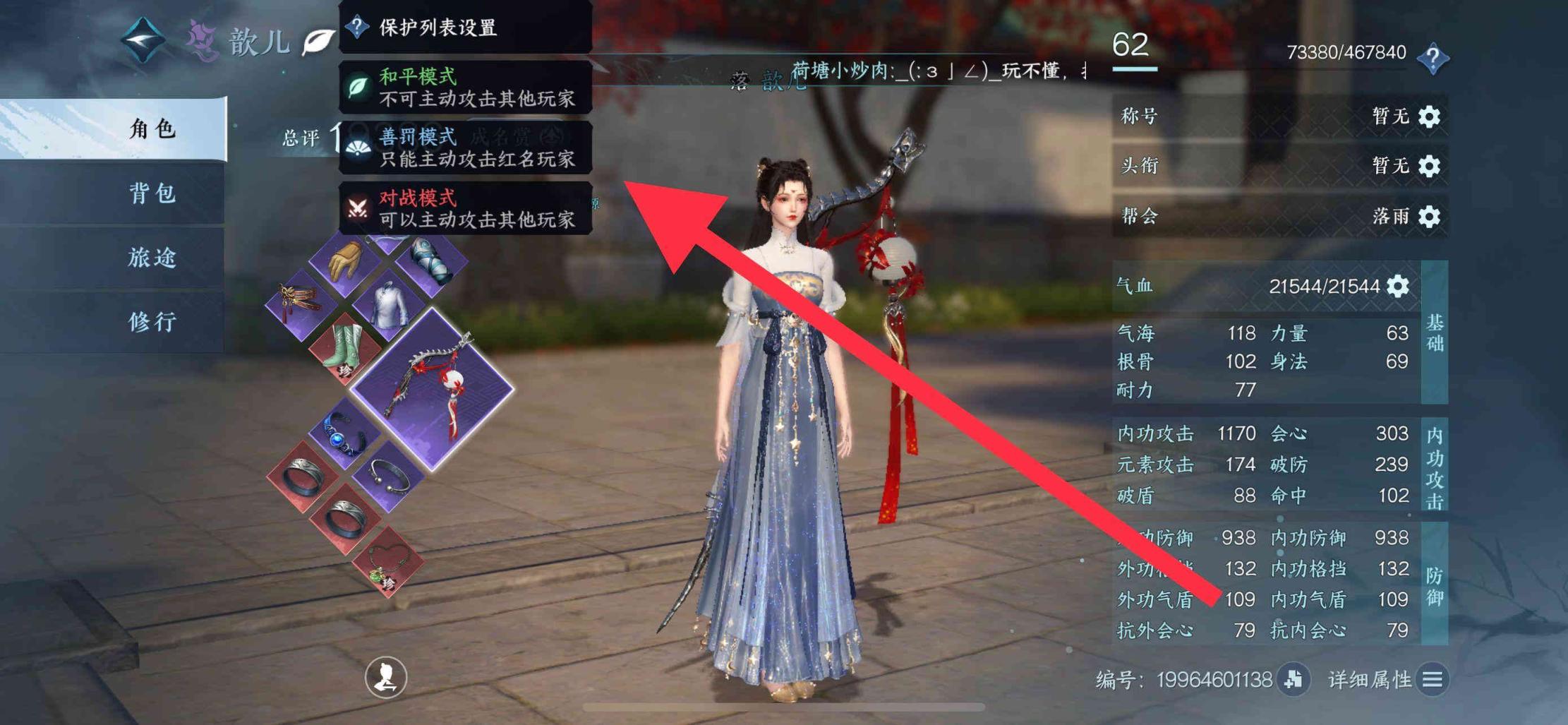The height and width of the screenshot is (725, 1568).
Task: Open 保护列表设置 protection list settings
Action: 465,28
